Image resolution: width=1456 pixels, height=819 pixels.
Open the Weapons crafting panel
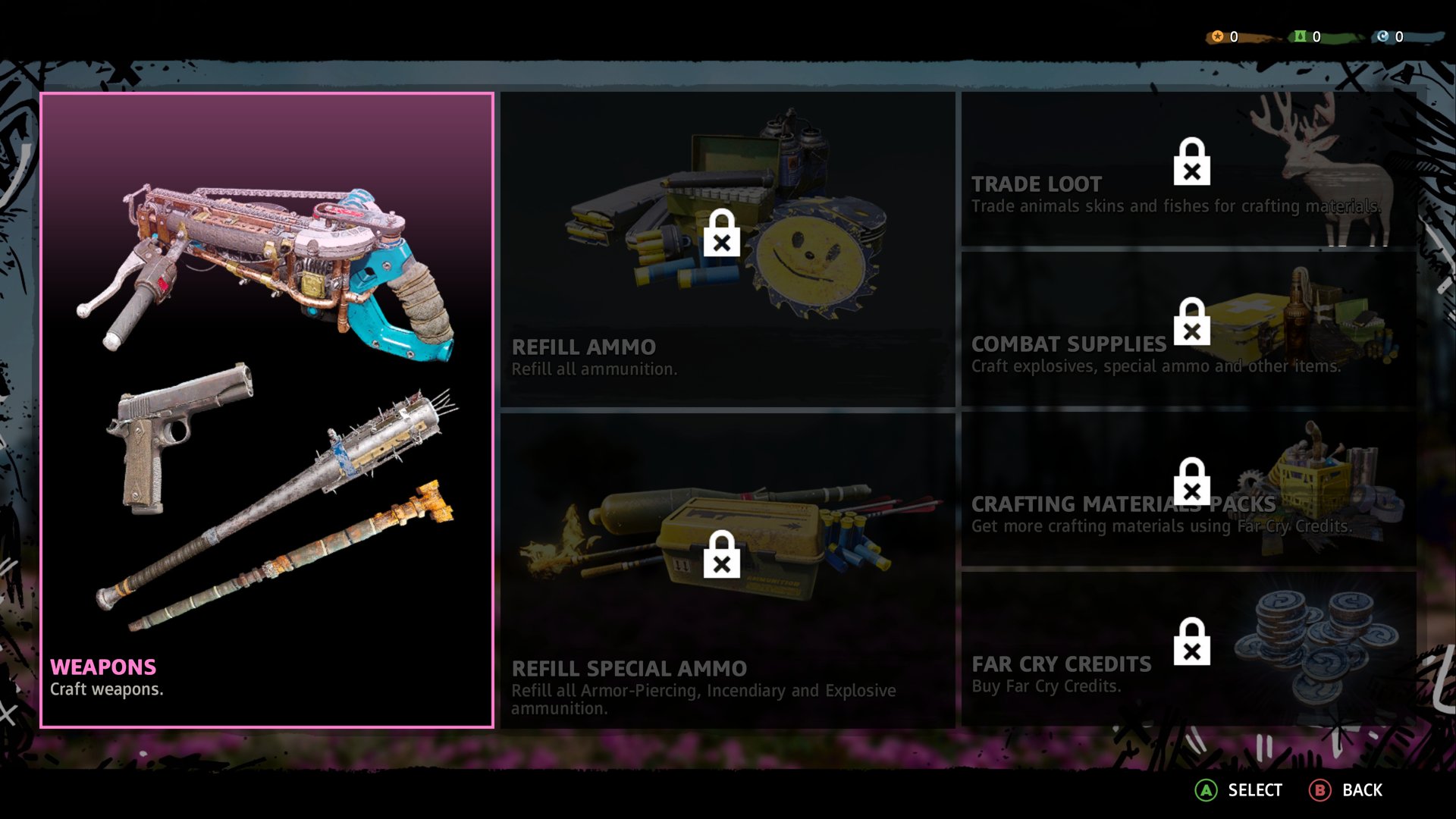pyautogui.click(x=267, y=409)
